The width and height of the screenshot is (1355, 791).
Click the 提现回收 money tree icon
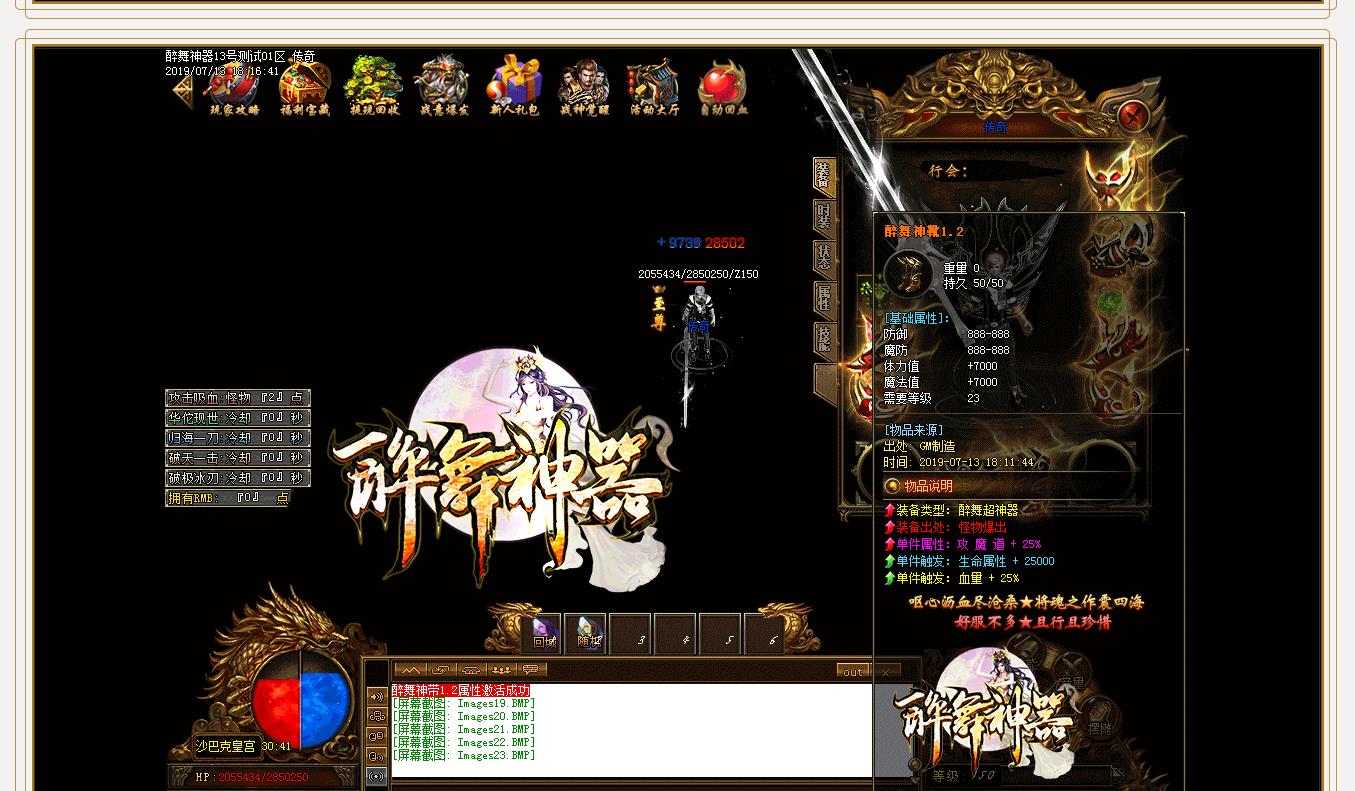pos(375,87)
